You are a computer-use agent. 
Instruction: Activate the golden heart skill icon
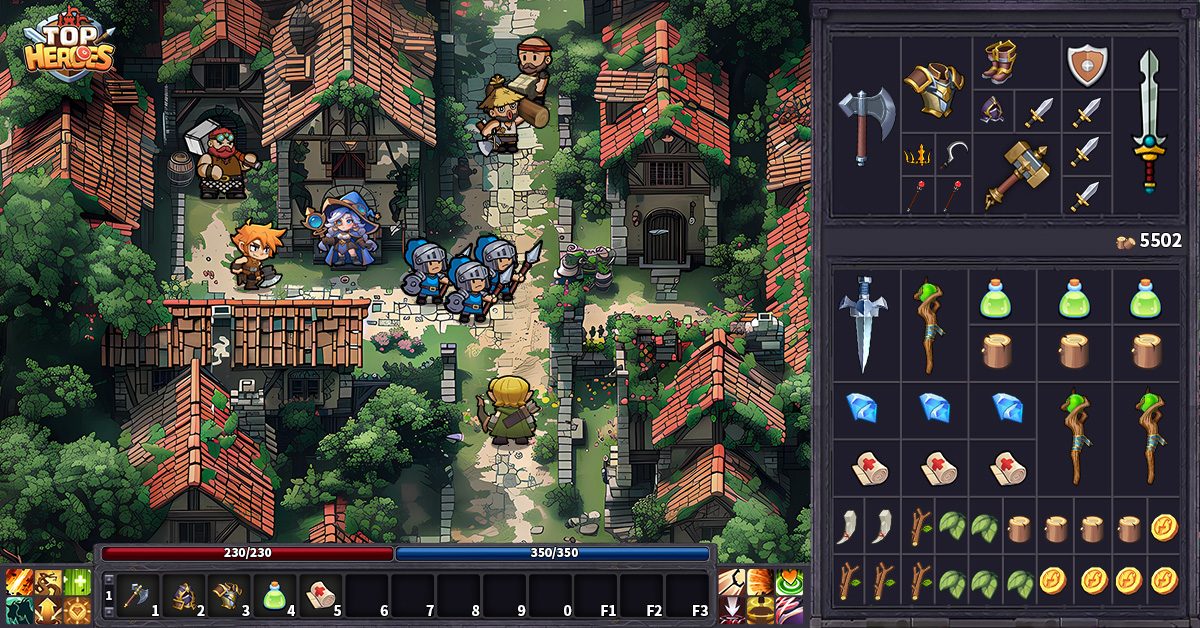pyautogui.click(x=77, y=610)
